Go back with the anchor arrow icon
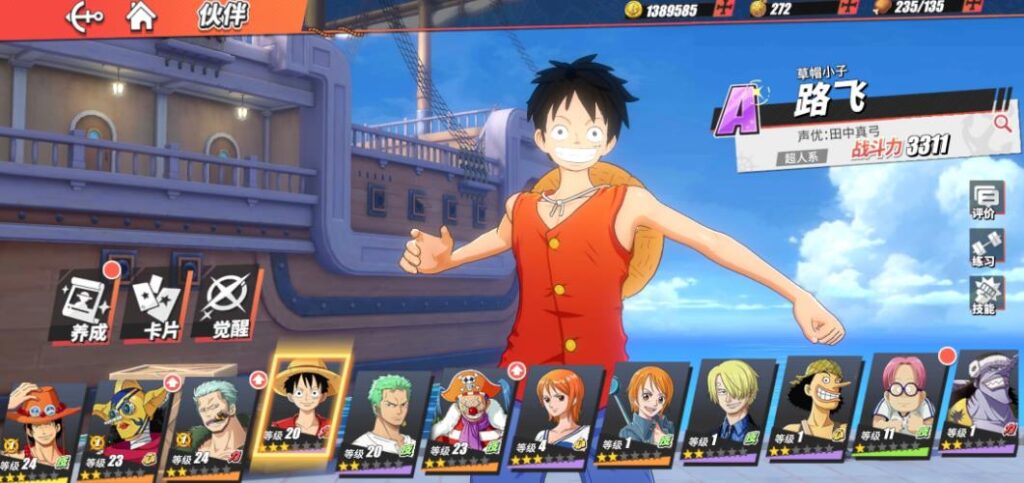Image resolution: width=1024 pixels, height=483 pixels. [x=85, y=16]
